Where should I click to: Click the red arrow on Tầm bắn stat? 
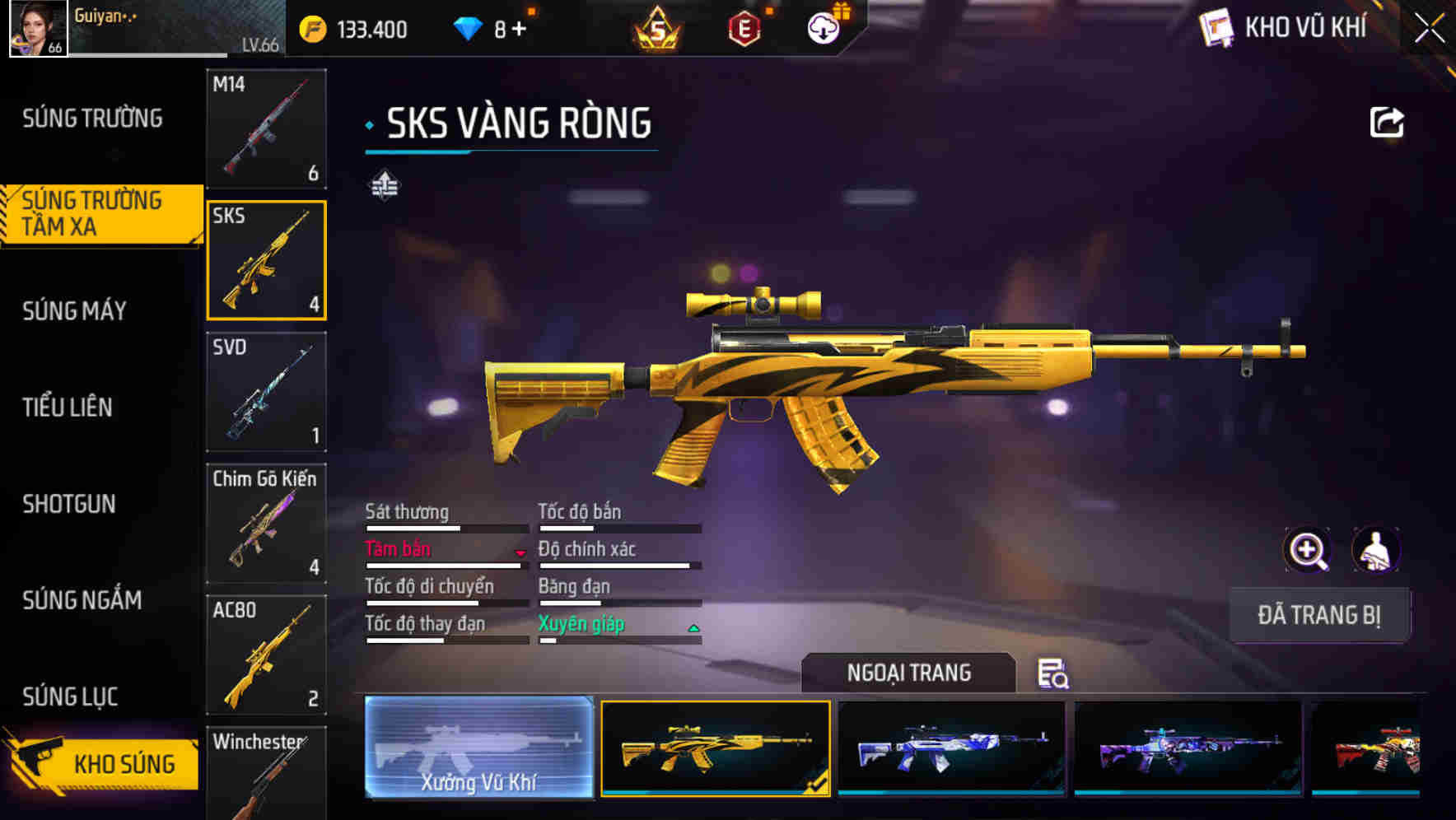tap(519, 553)
